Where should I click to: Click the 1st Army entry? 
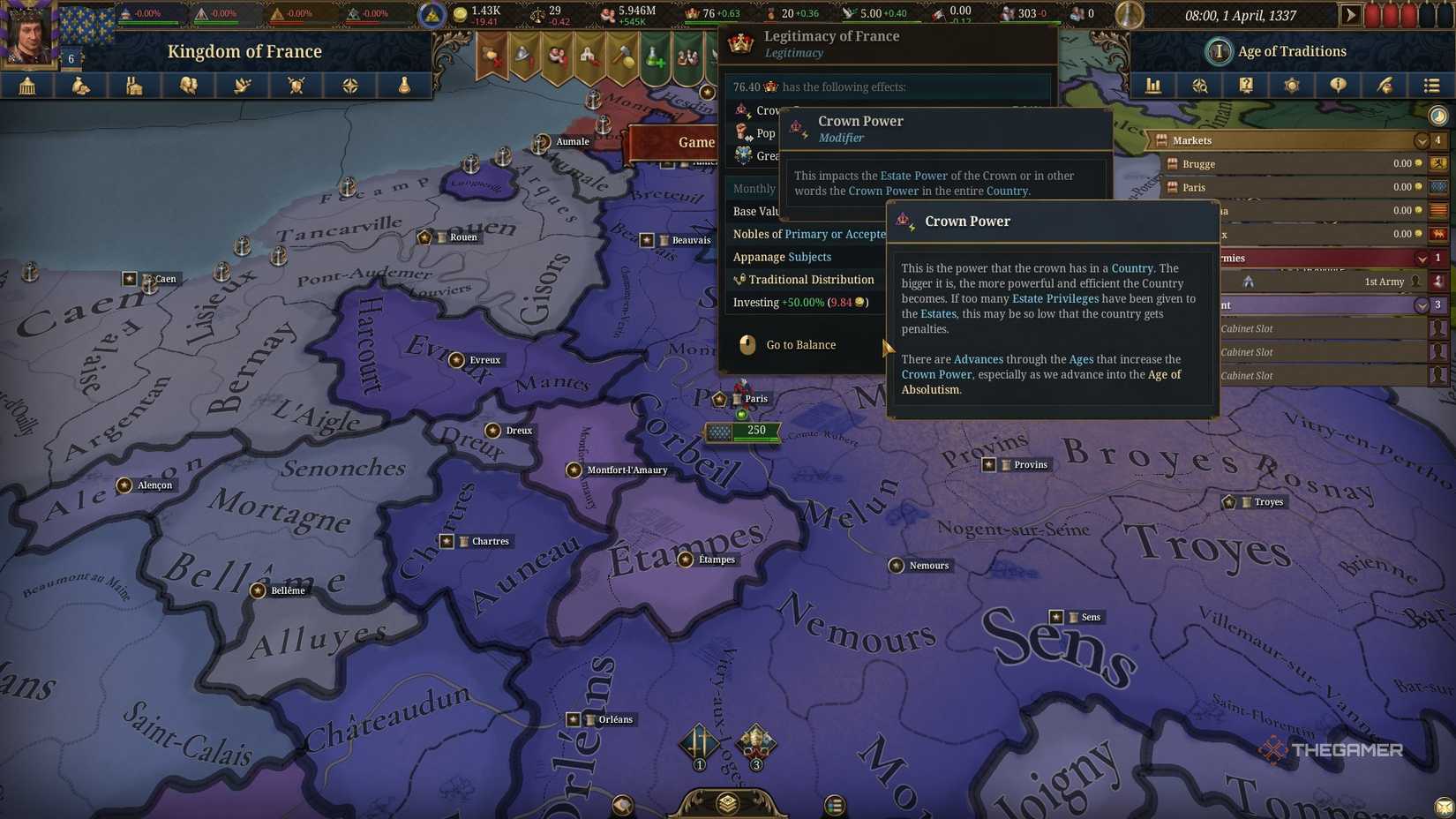[1383, 282]
